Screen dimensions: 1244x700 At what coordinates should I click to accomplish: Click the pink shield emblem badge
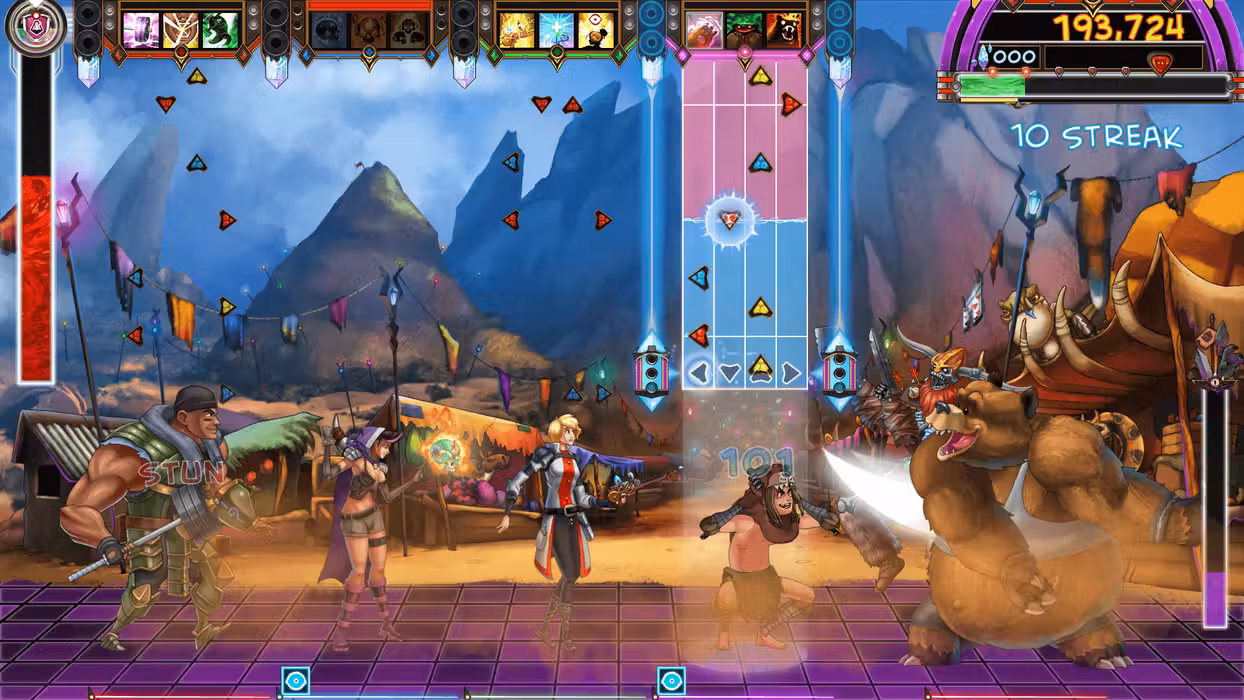(x=36, y=27)
